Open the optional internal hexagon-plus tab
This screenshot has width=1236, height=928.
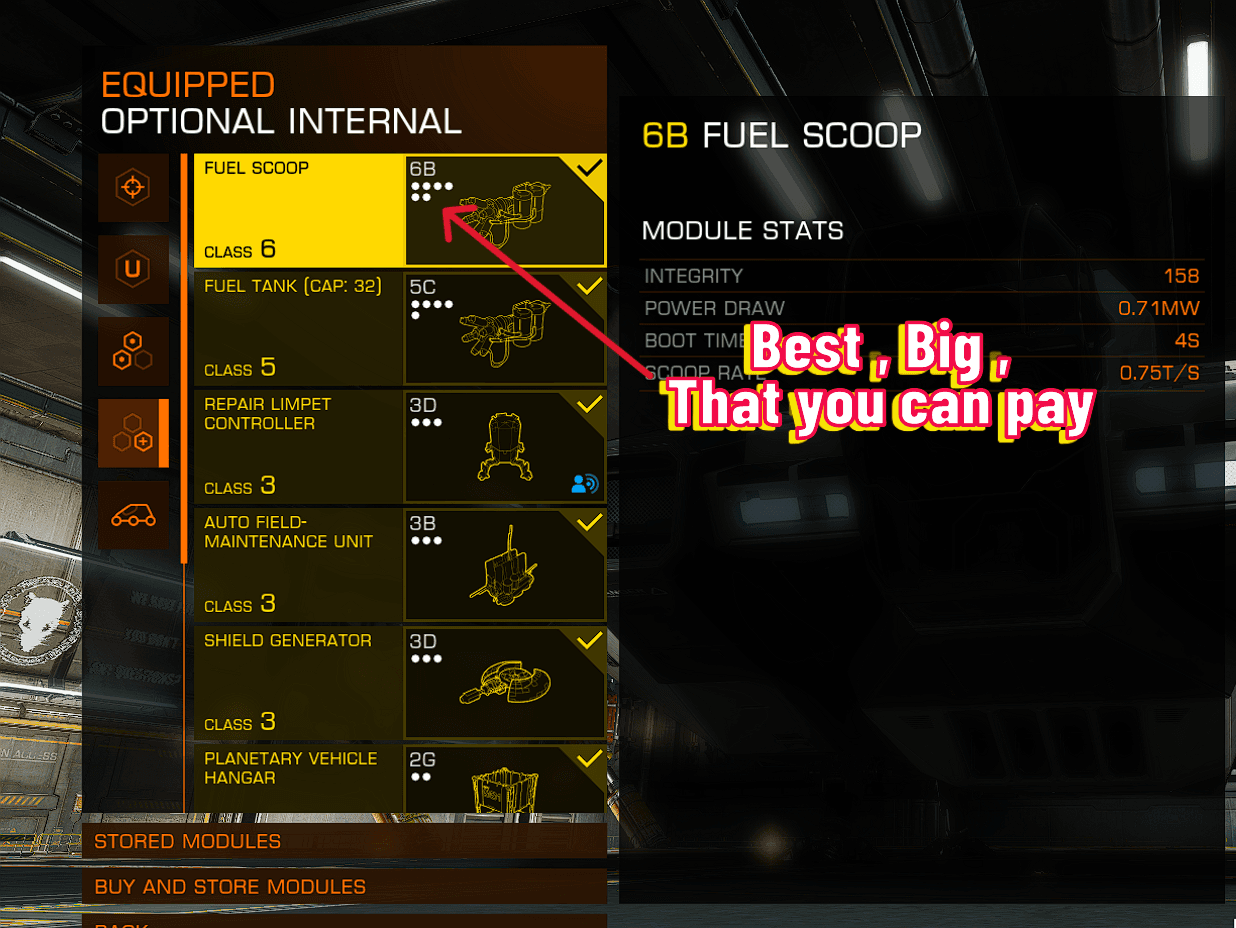[x=133, y=433]
